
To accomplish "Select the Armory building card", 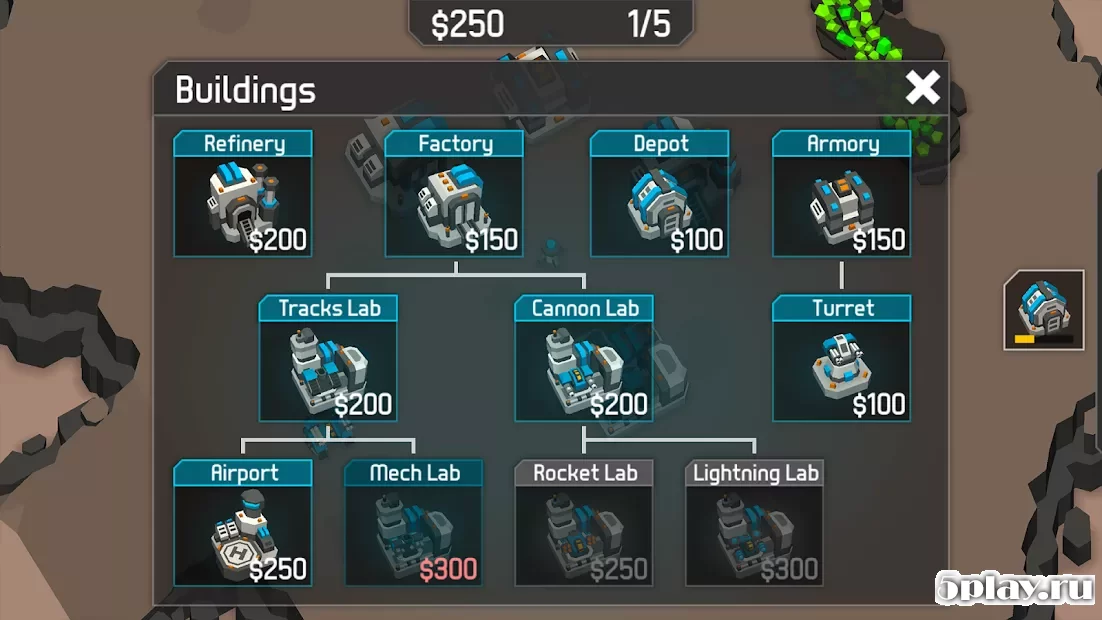I will coord(842,194).
